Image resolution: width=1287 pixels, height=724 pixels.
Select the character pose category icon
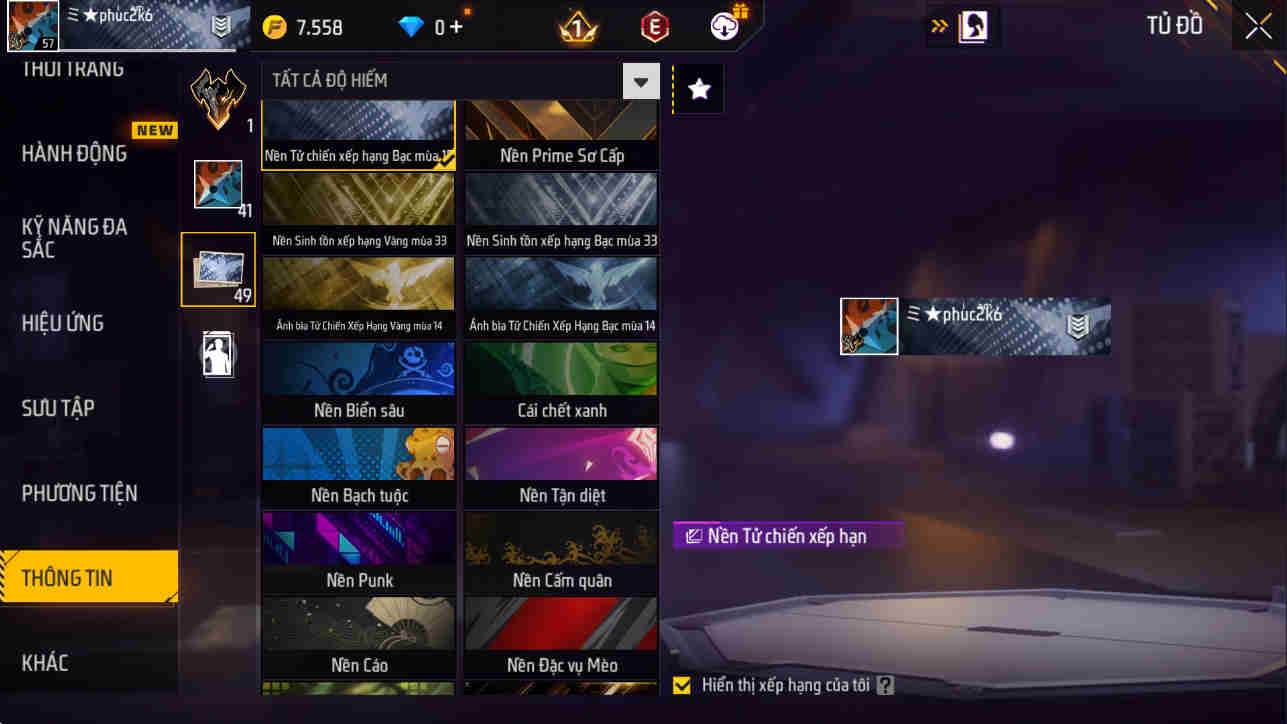pos(218,353)
